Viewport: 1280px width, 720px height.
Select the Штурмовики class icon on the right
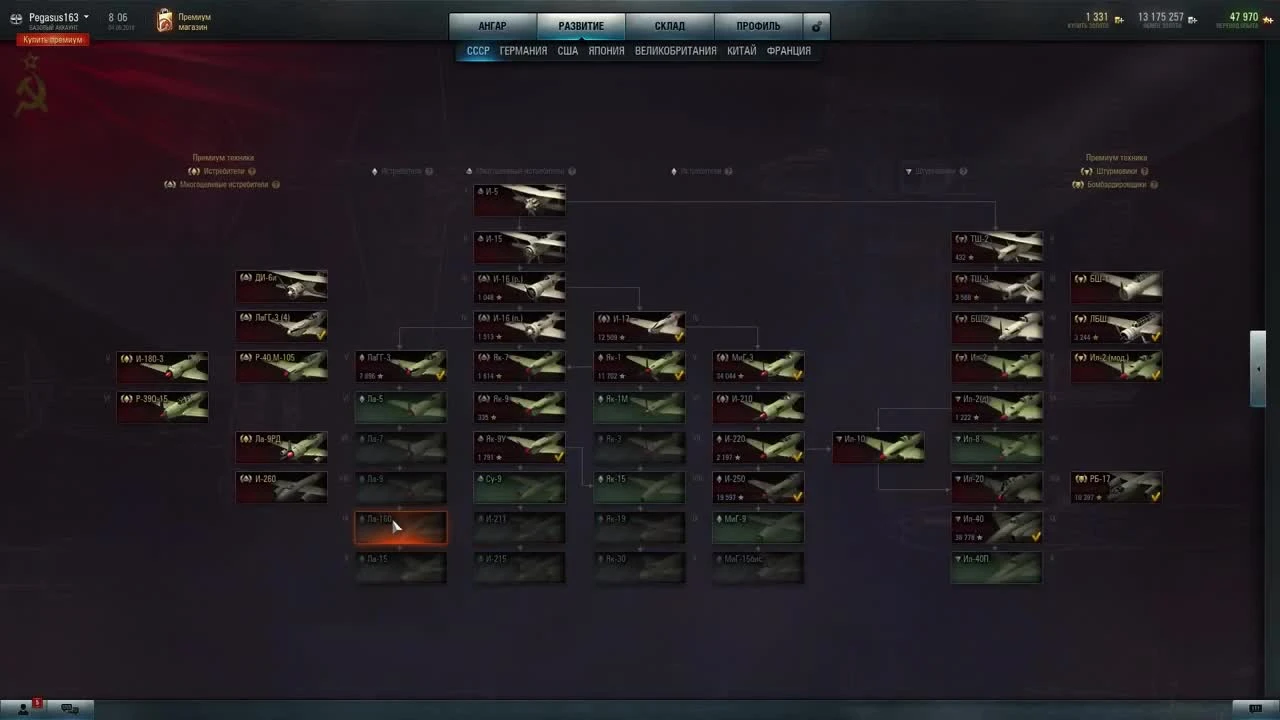coord(910,170)
